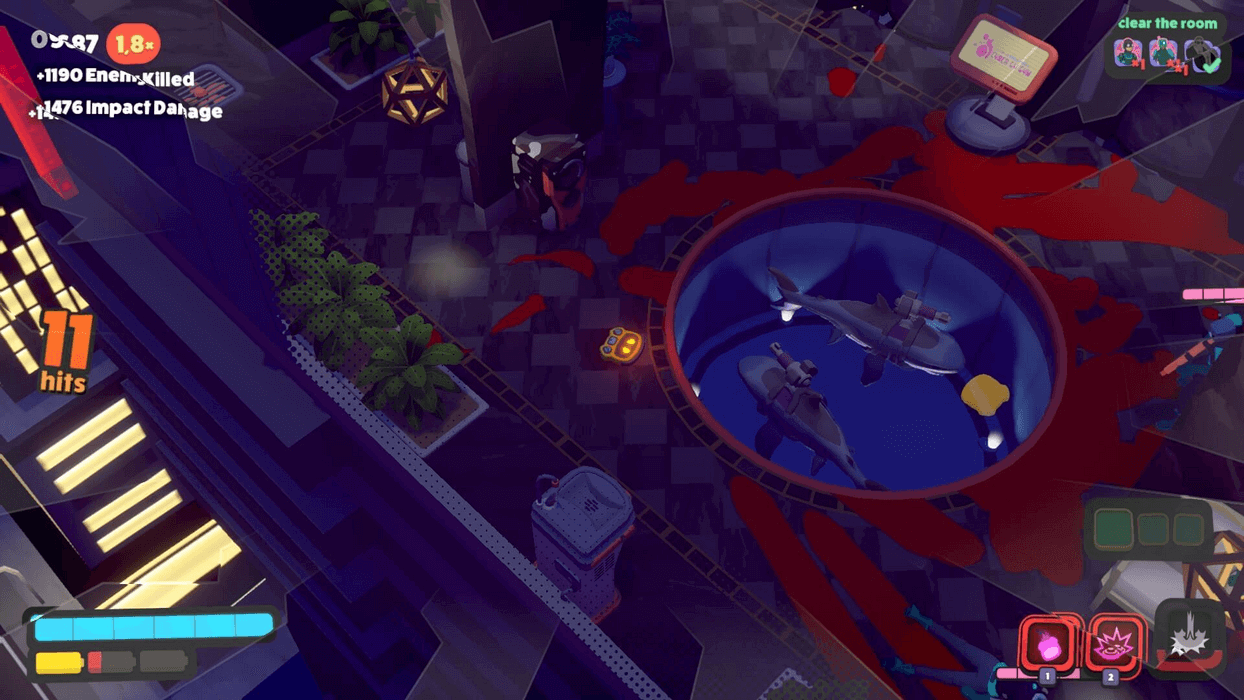Use the grey ground slam ability
This screenshot has height=700, width=1244.
(x=1190, y=636)
